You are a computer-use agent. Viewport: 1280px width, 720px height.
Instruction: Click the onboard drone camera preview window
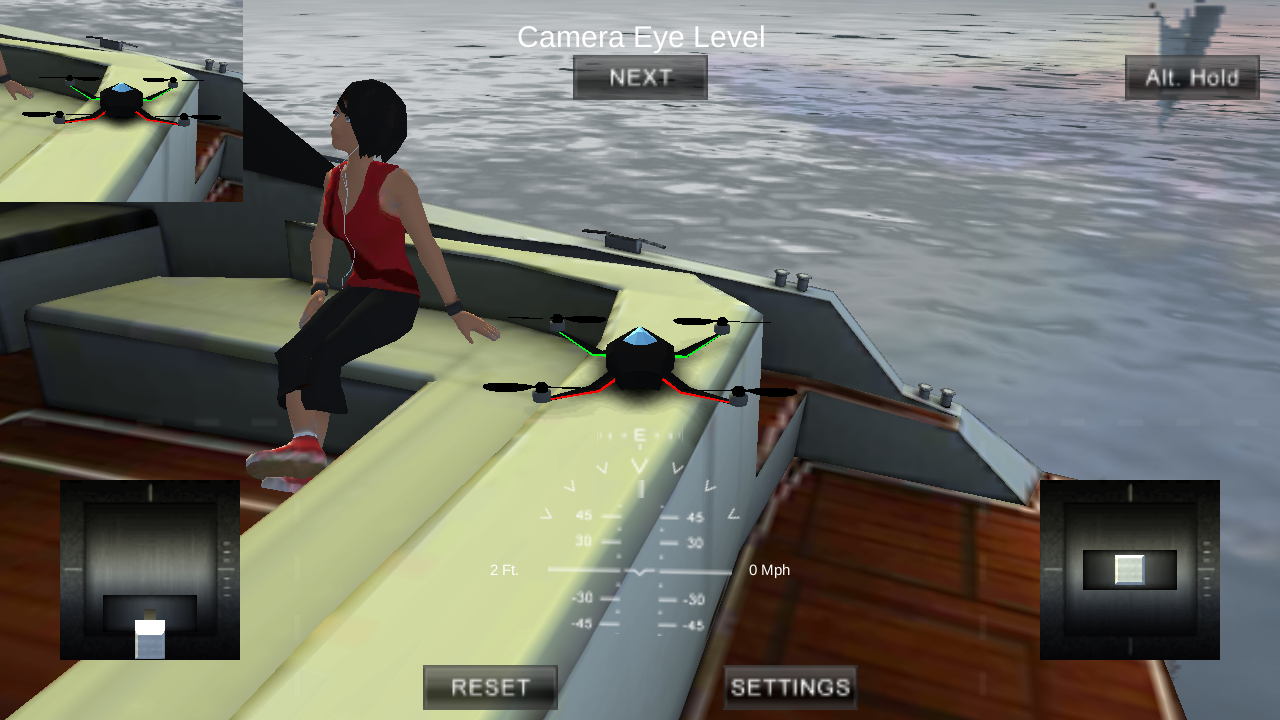(120, 100)
